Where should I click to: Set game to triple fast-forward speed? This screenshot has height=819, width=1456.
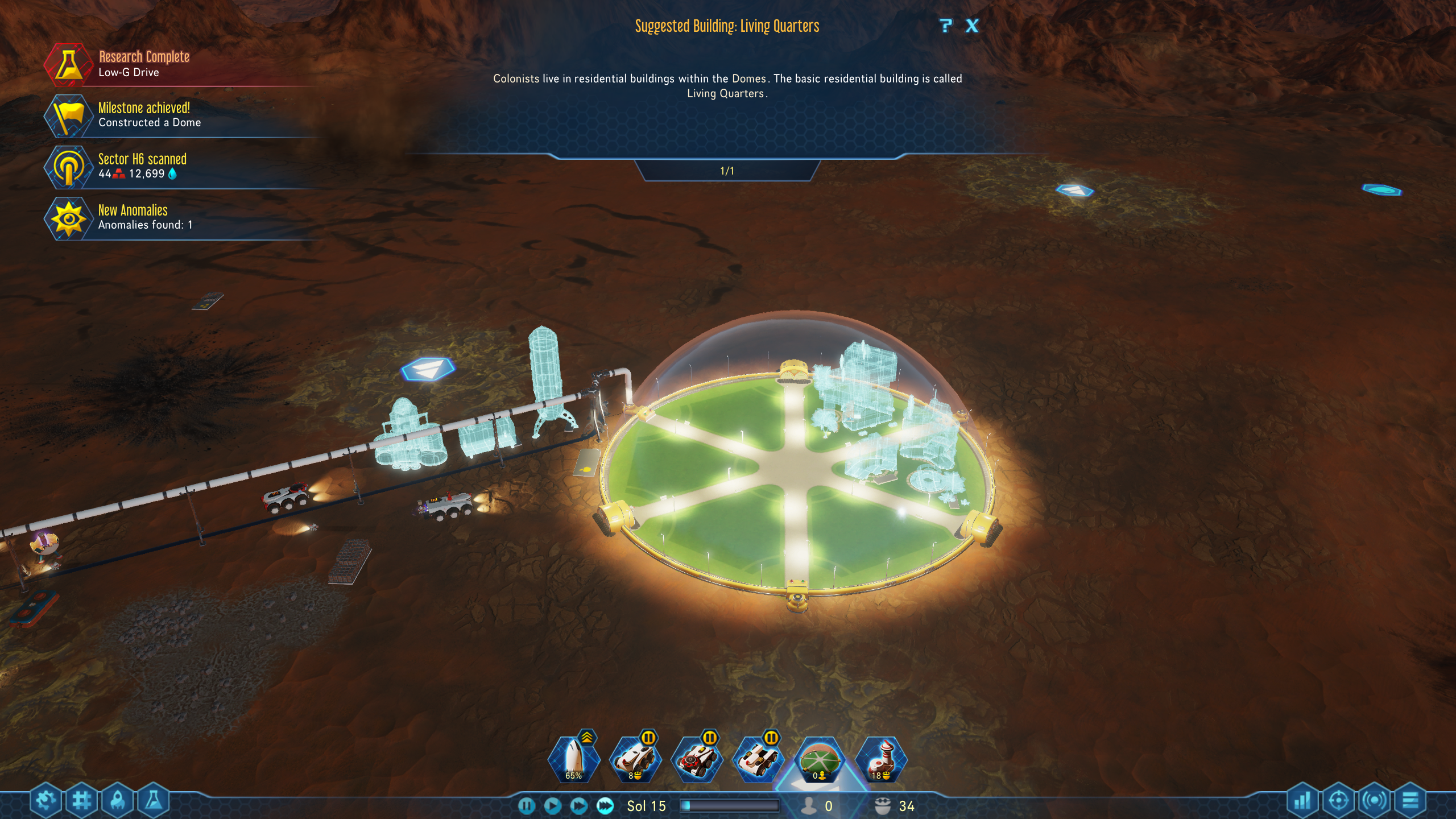coord(605,806)
